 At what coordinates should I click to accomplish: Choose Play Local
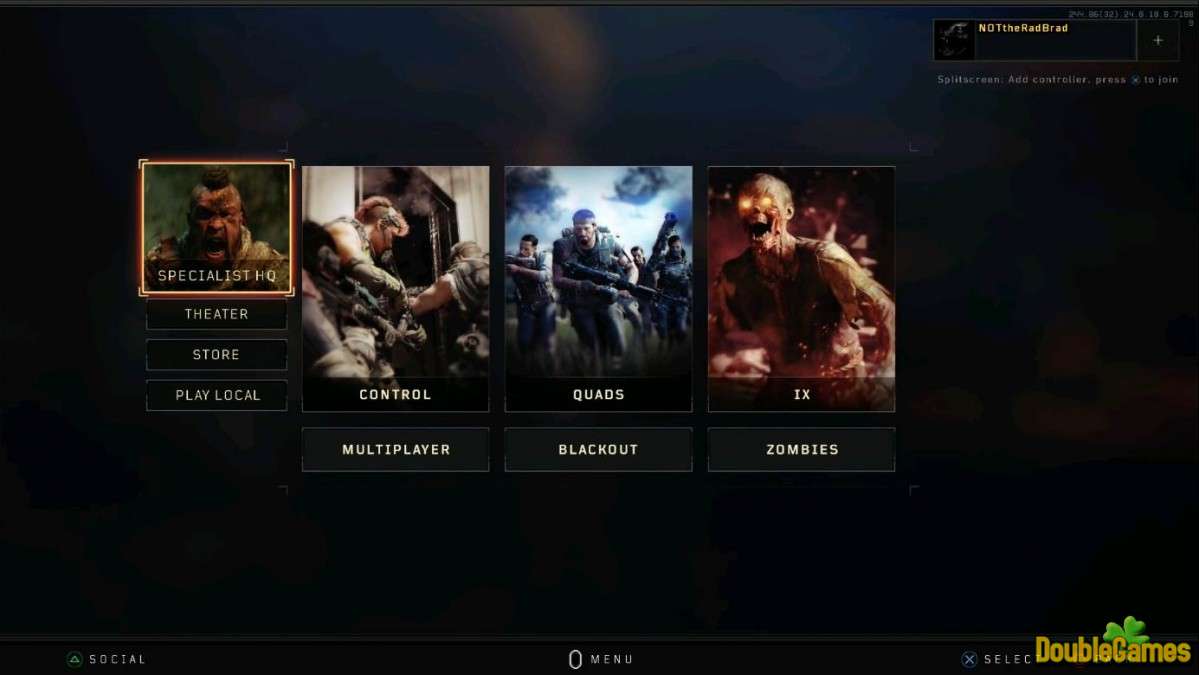tap(217, 395)
